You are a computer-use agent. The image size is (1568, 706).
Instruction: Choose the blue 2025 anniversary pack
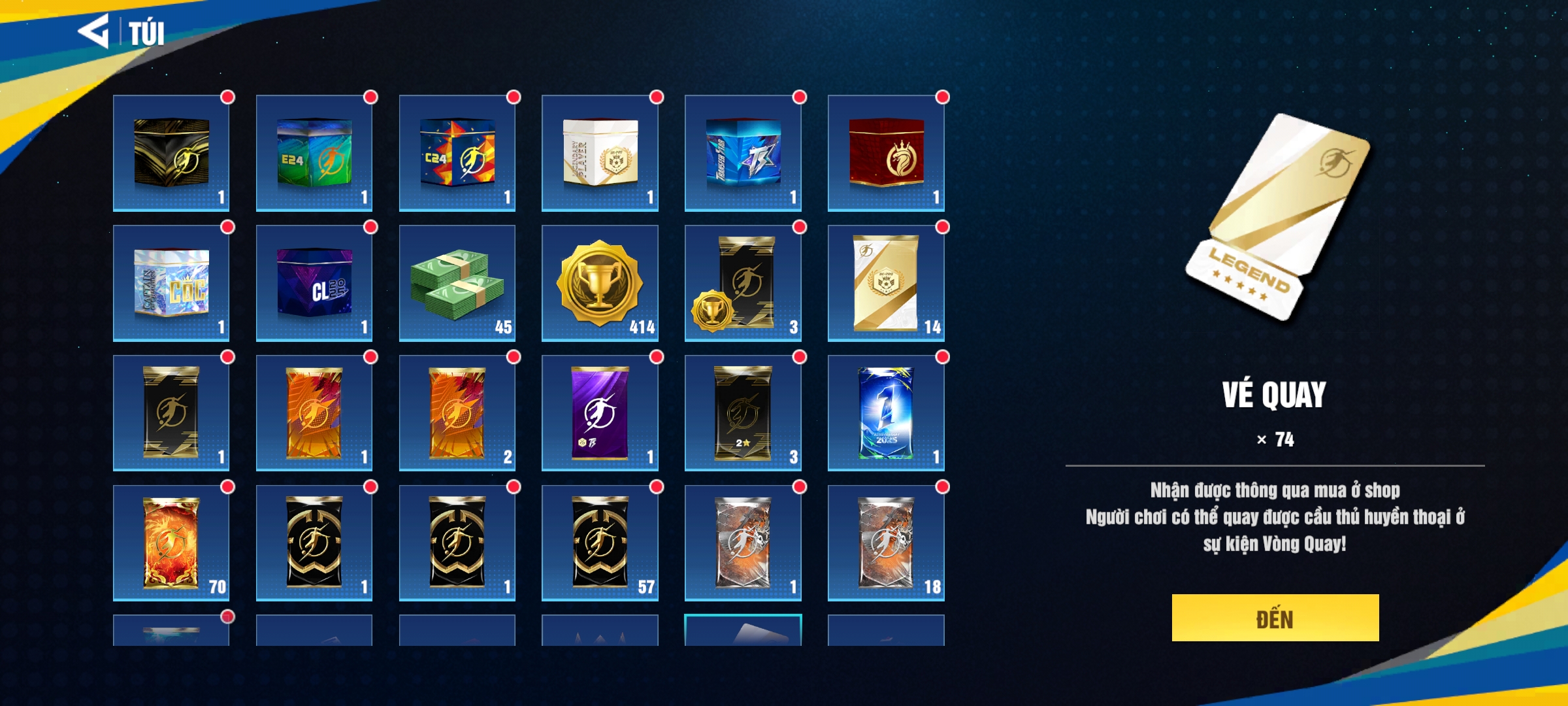coord(886,413)
